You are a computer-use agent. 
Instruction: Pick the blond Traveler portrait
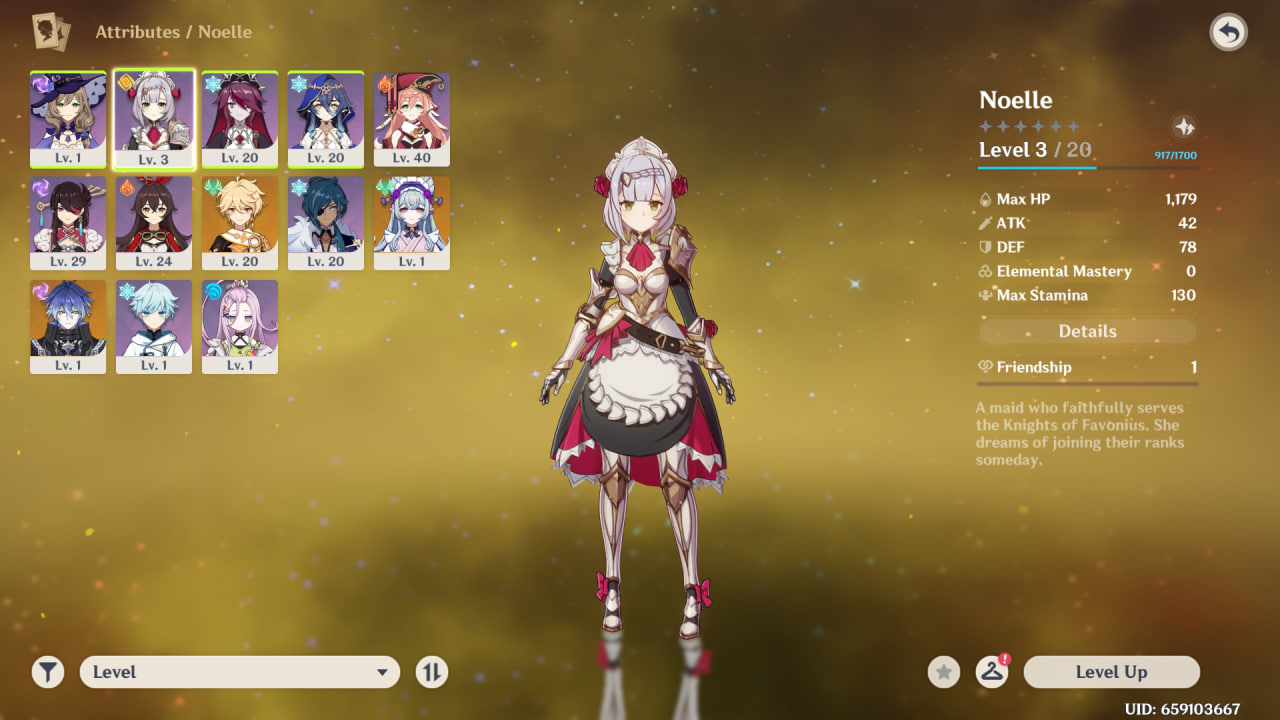coord(240,222)
